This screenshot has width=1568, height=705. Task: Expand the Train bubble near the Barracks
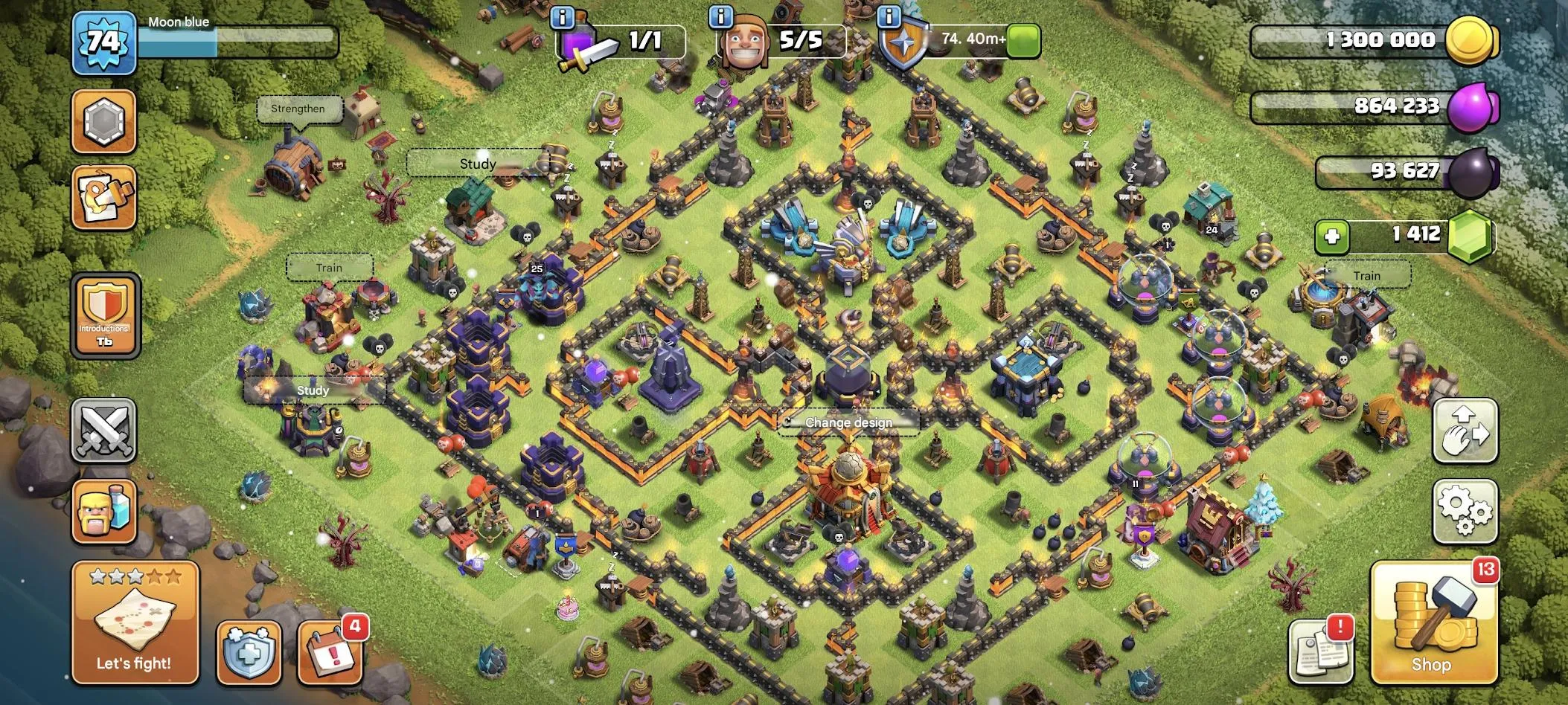coord(330,267)
